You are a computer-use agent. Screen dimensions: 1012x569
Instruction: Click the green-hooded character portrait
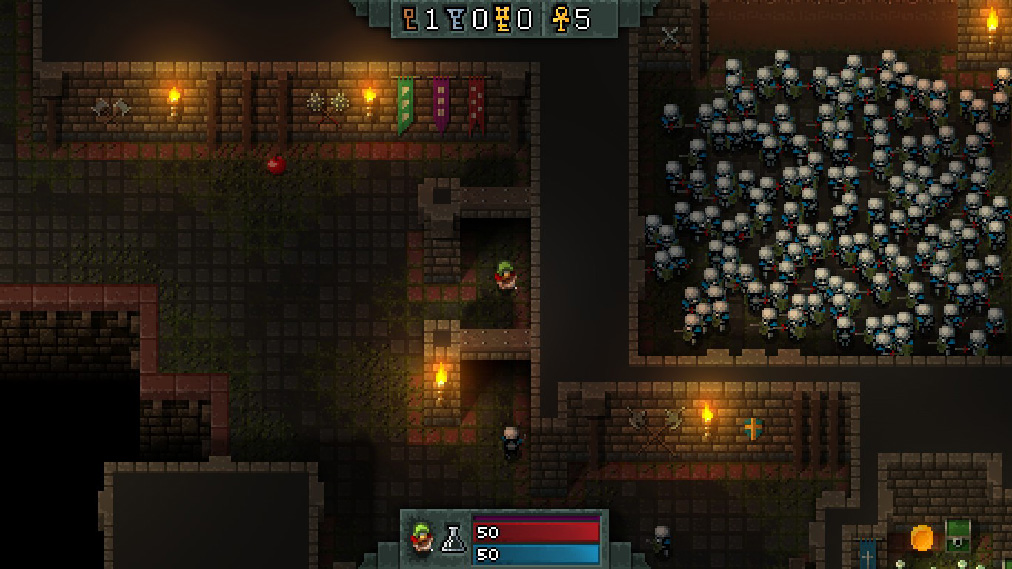pos(420,540)
